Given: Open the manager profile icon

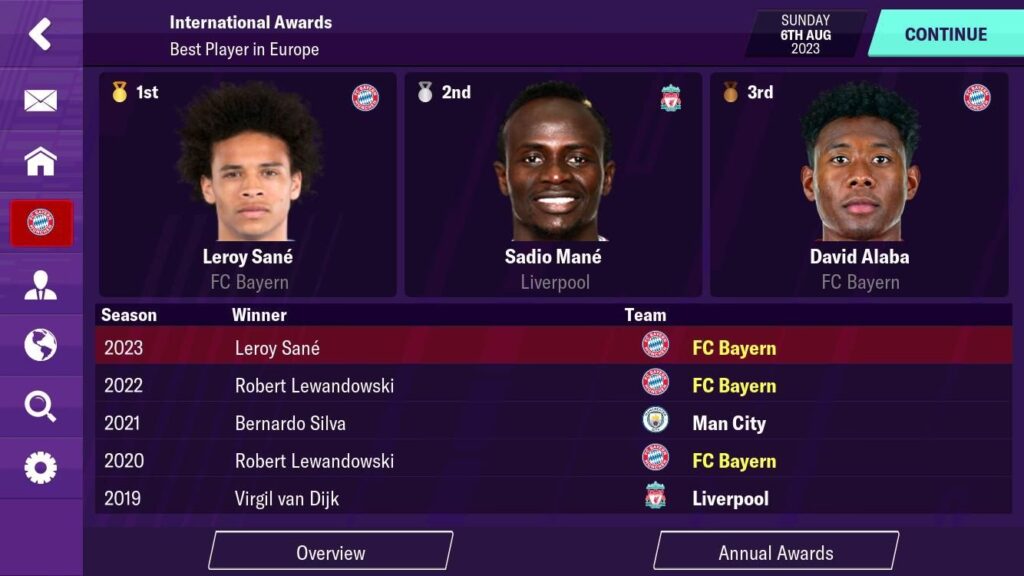Looking at the screenshot, I should click(x=40, y=285).
